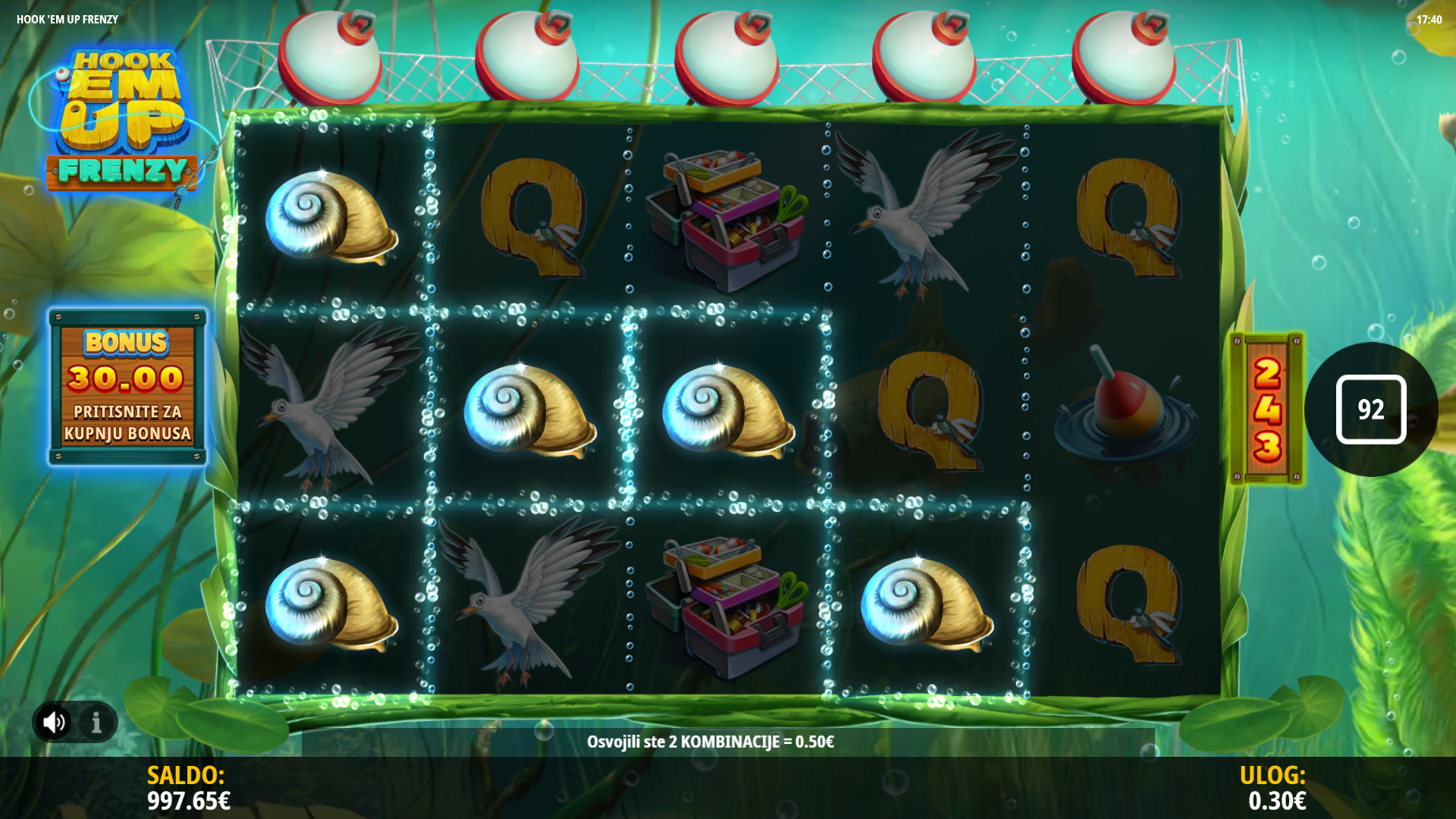
Task: Toggle the sound speaker icon
Action: [x=54, y=722]
